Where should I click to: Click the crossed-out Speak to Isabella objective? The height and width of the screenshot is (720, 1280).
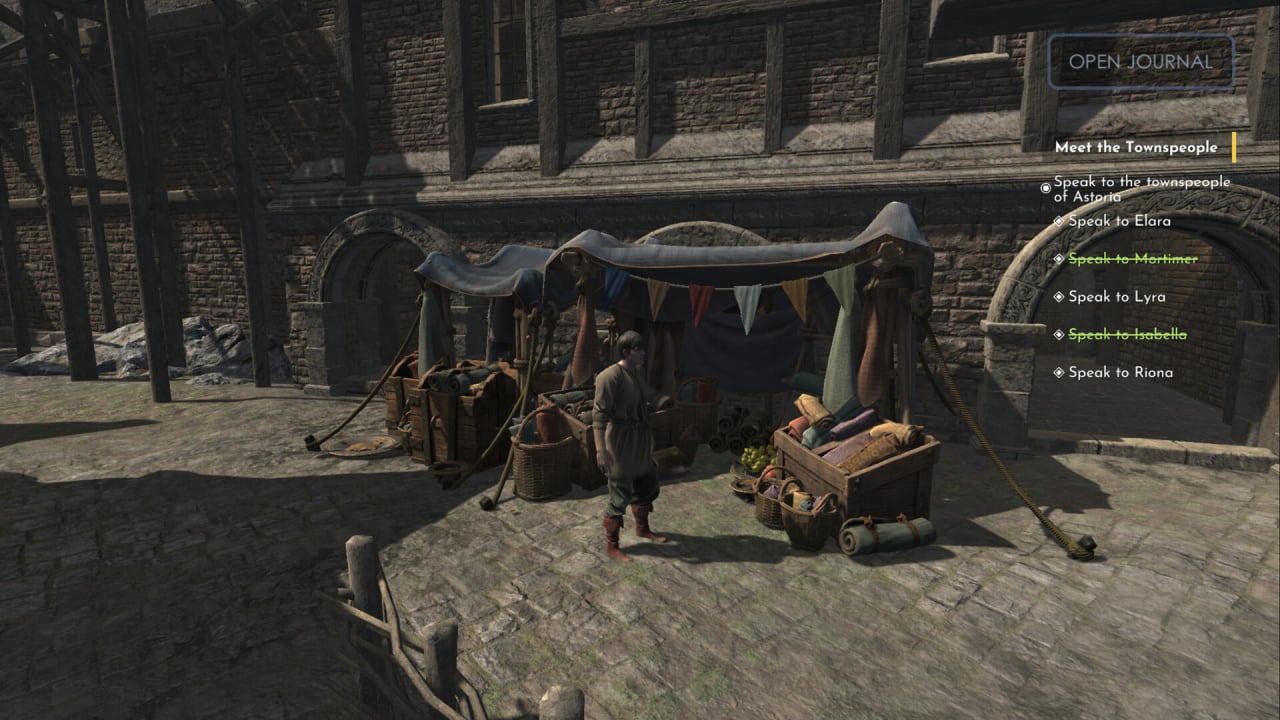(1127, 334)
